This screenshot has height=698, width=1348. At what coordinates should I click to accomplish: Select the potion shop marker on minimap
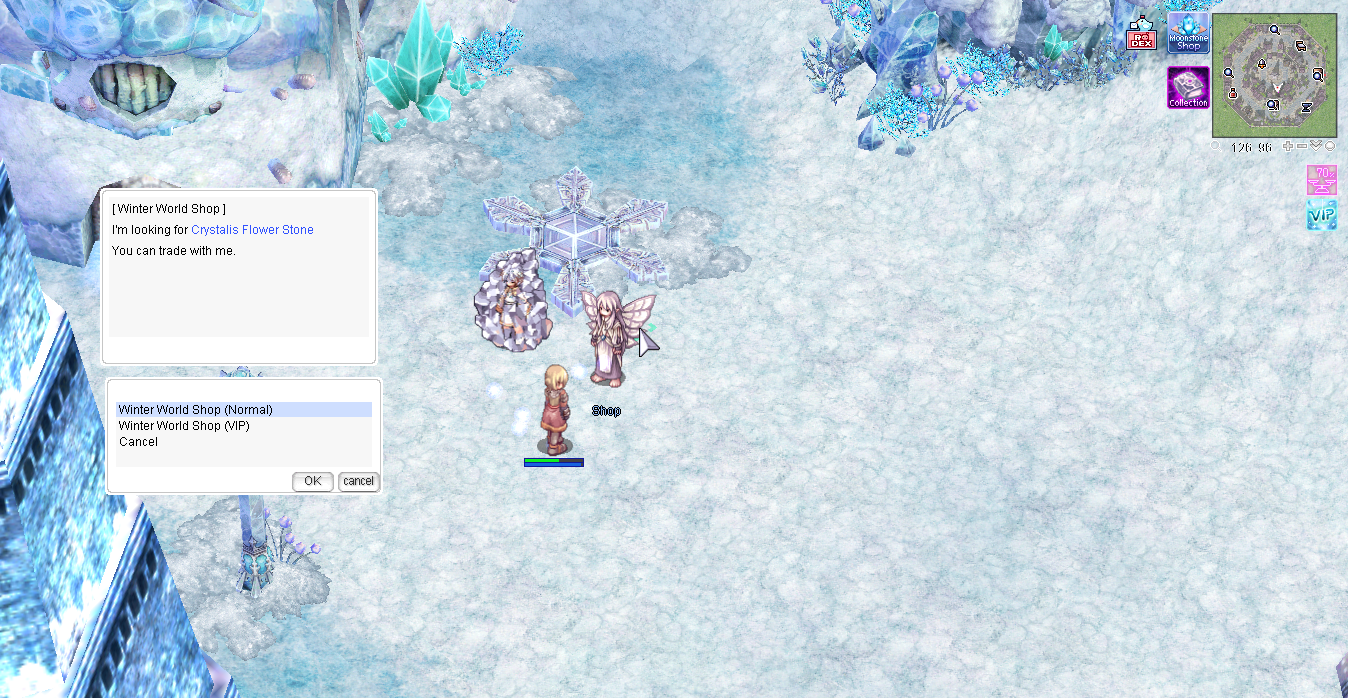point(1234,93)
